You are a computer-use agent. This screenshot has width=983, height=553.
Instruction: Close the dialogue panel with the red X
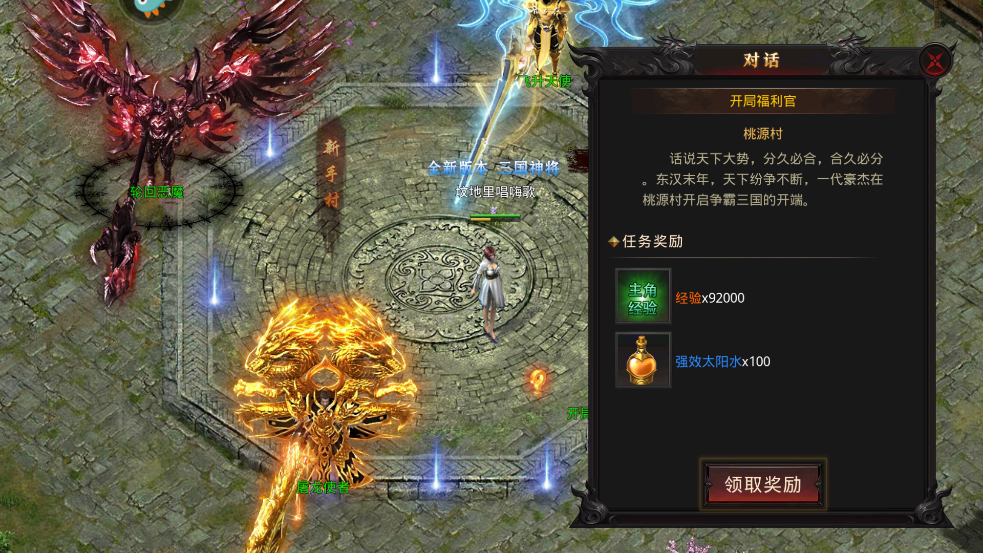pyautogui.click(x=936, y=62)
